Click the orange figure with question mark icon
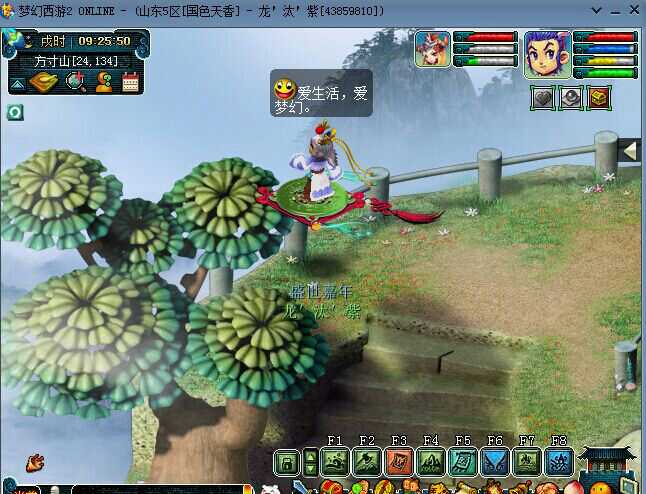This screenshot has height=494, width=646. (x=103, y=82)
